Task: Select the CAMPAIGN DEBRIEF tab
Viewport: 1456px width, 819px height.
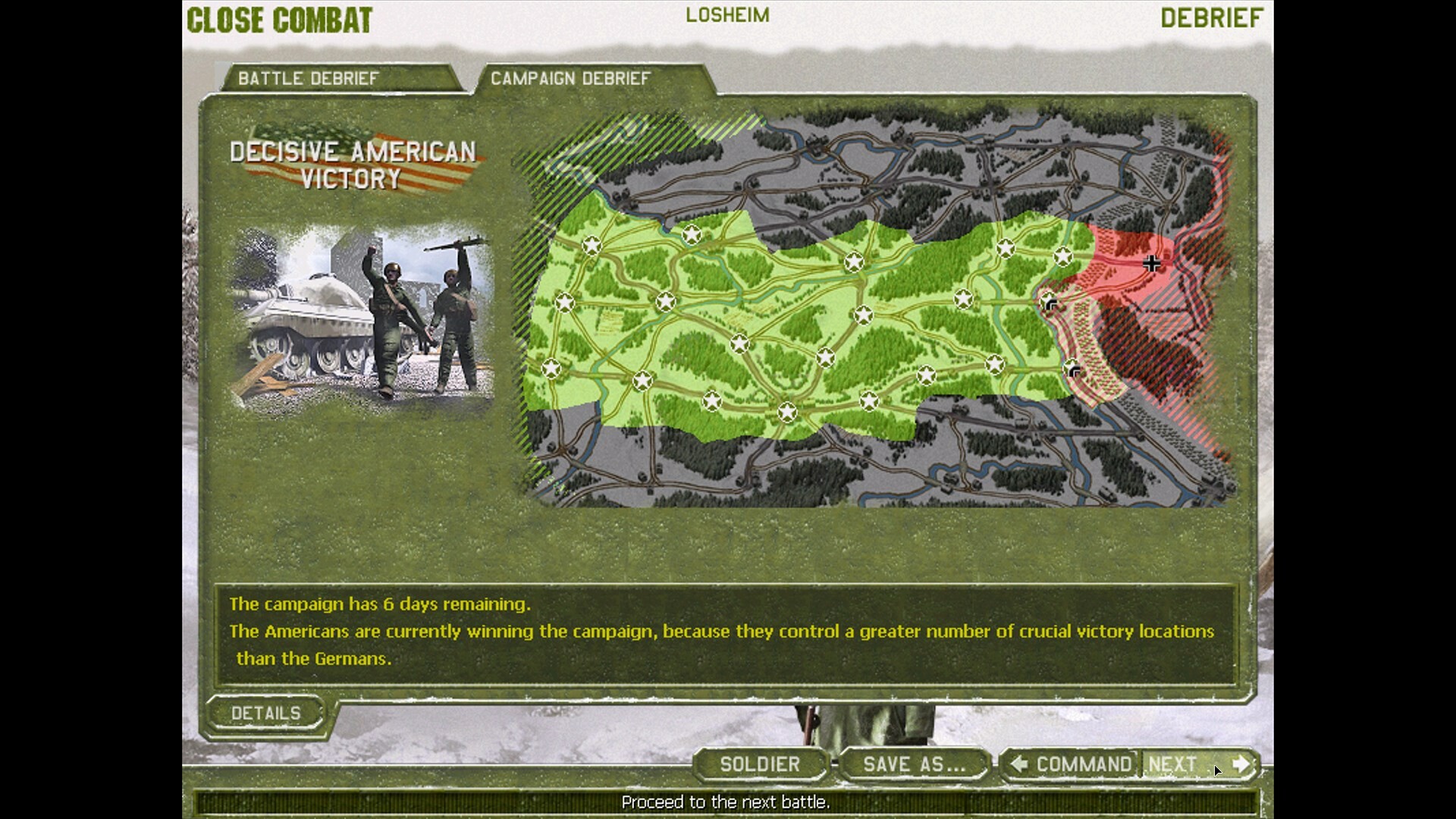Action: 571,77
